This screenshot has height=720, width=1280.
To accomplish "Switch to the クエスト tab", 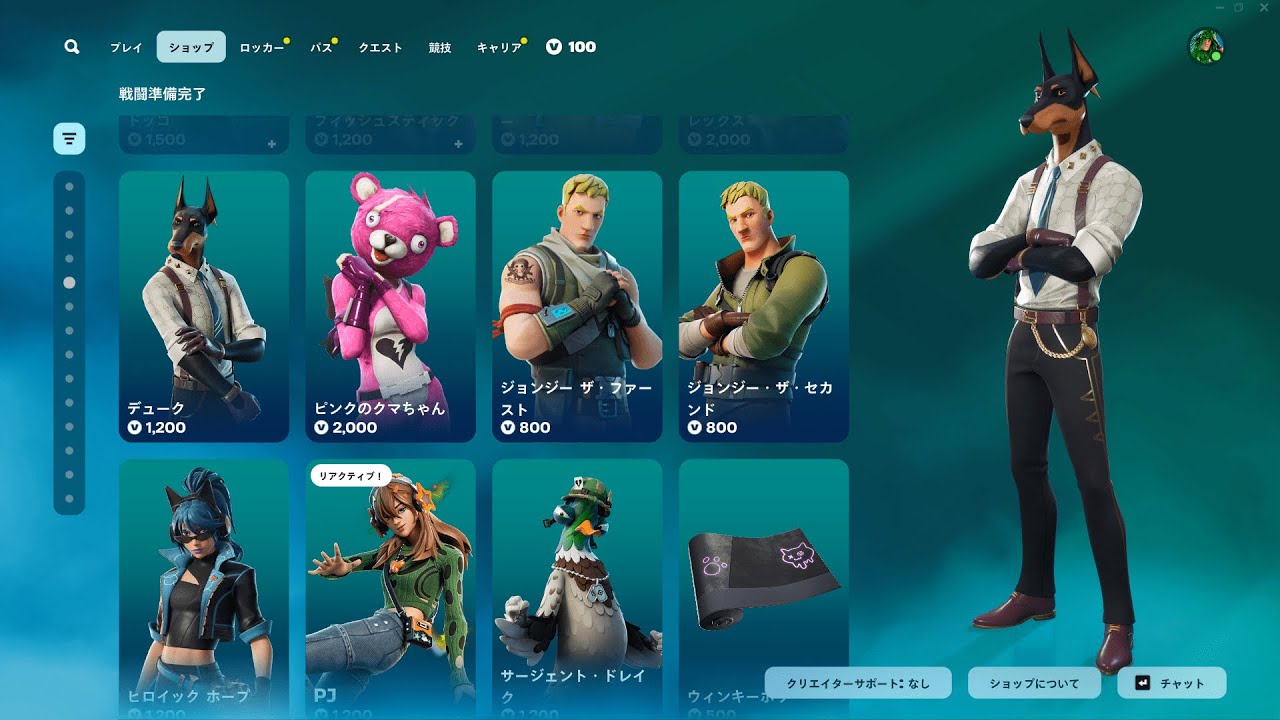I will [380, 47].
